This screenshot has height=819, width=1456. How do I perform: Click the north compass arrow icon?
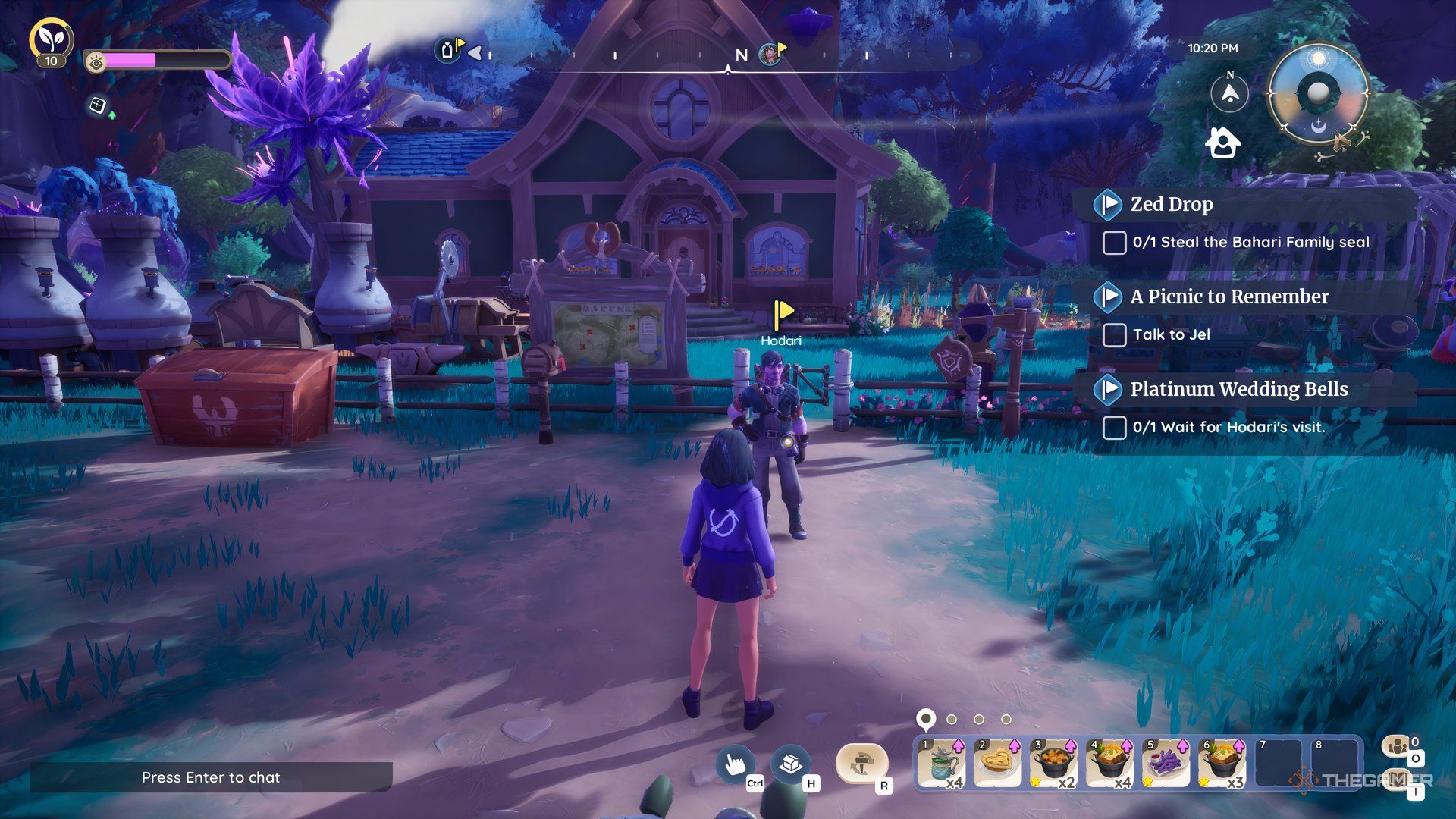tap(1229, 93)
